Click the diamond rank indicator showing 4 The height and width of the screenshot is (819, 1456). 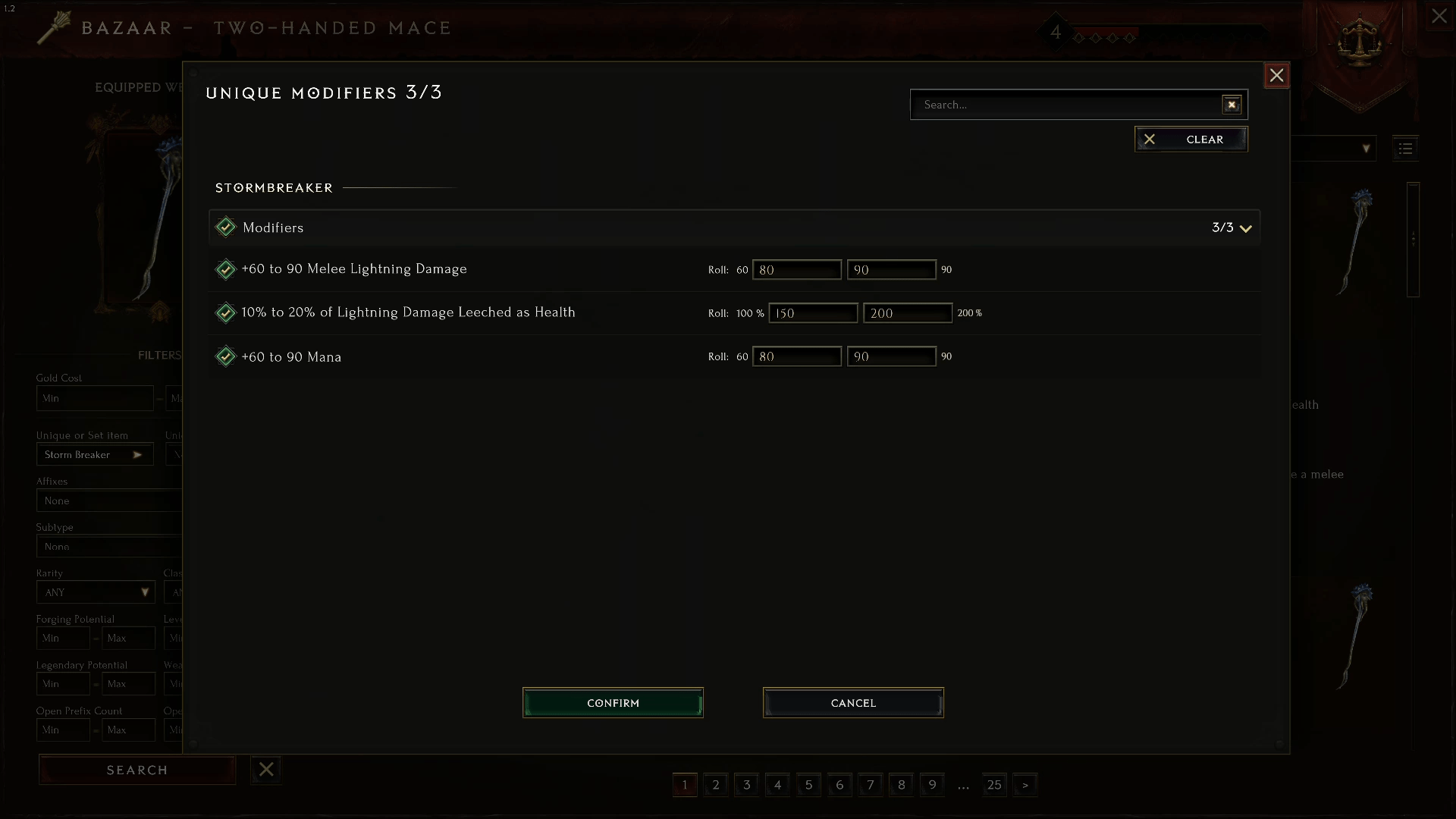(x=1056, y=32)
